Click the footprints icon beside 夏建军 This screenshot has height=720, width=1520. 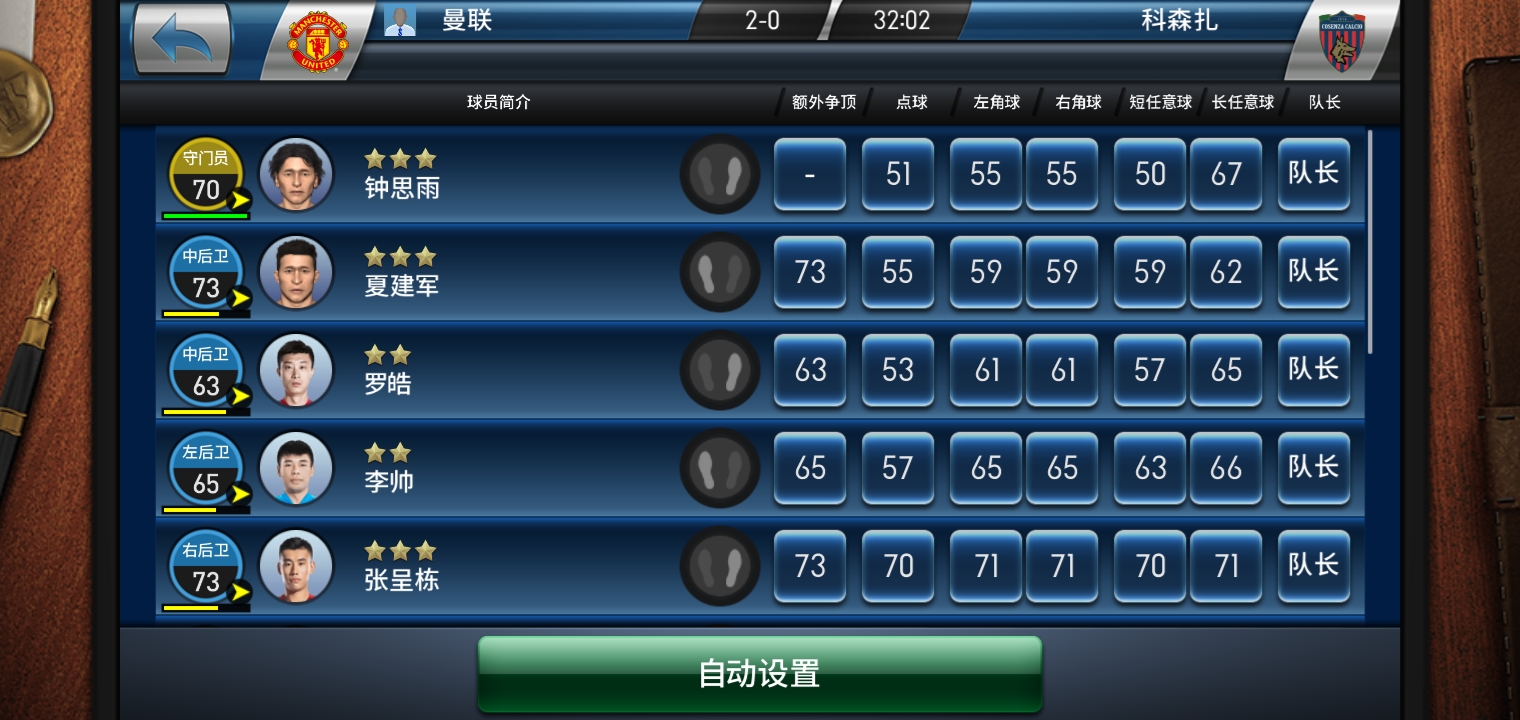[719, 272]
